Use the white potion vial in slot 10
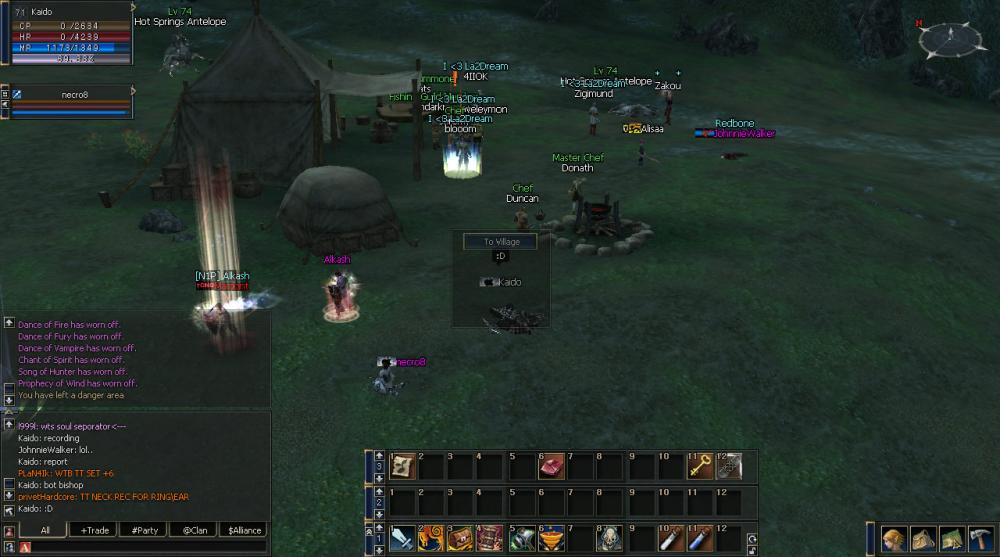This screenshot has width=1000, height=557. coord(670,539)
